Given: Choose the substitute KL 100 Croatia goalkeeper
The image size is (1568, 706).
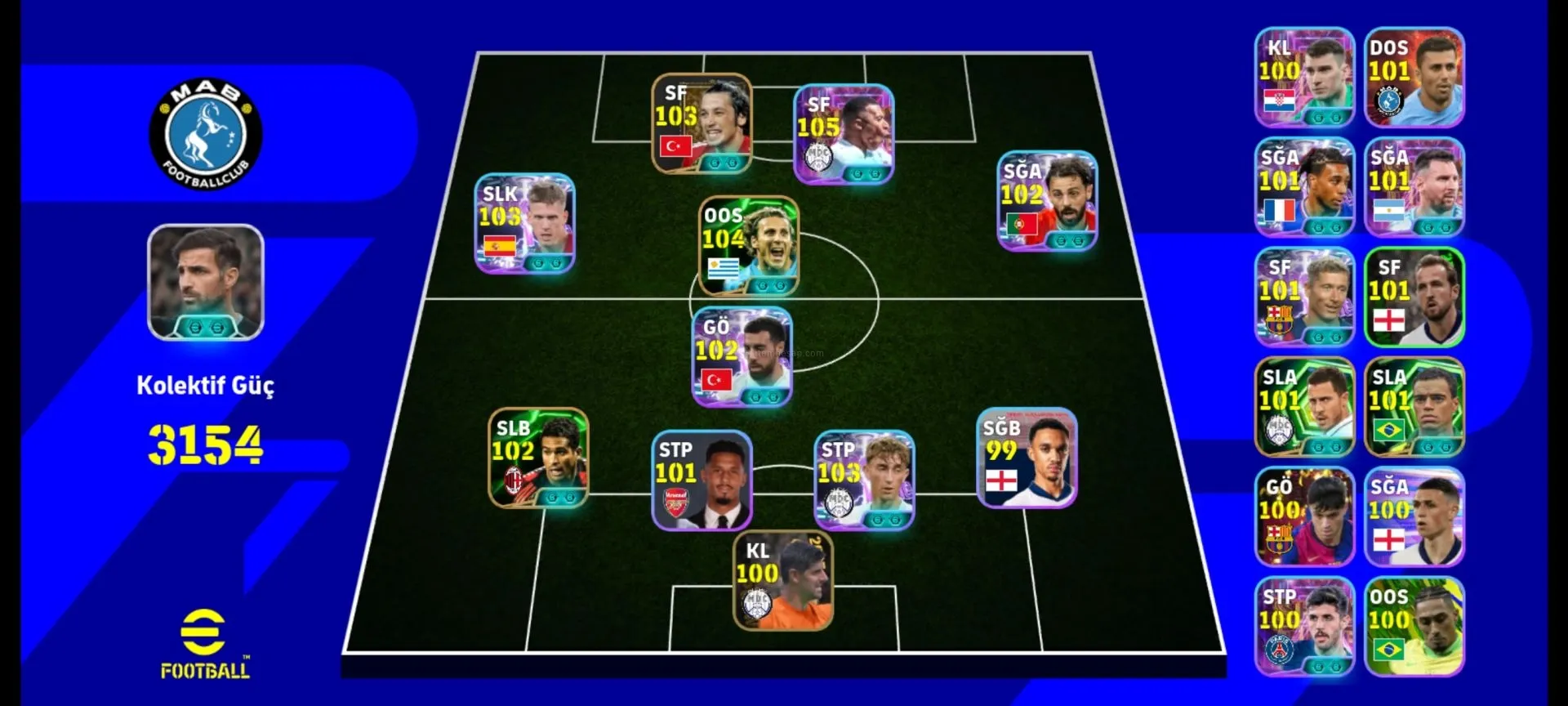Looking at the screenshot, I should click(x=1304, y=78).
